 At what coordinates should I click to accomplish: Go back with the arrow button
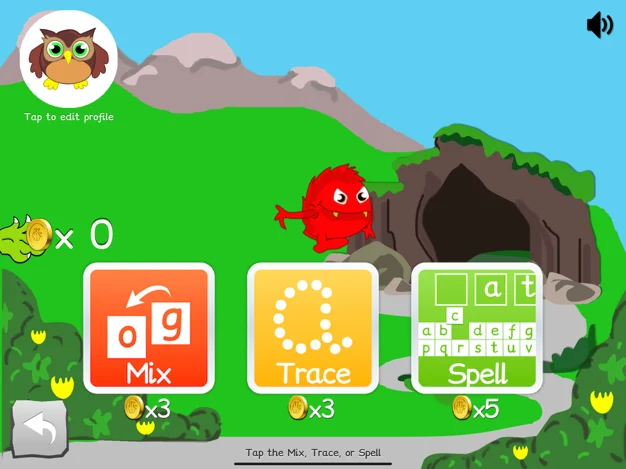[40, 429]
